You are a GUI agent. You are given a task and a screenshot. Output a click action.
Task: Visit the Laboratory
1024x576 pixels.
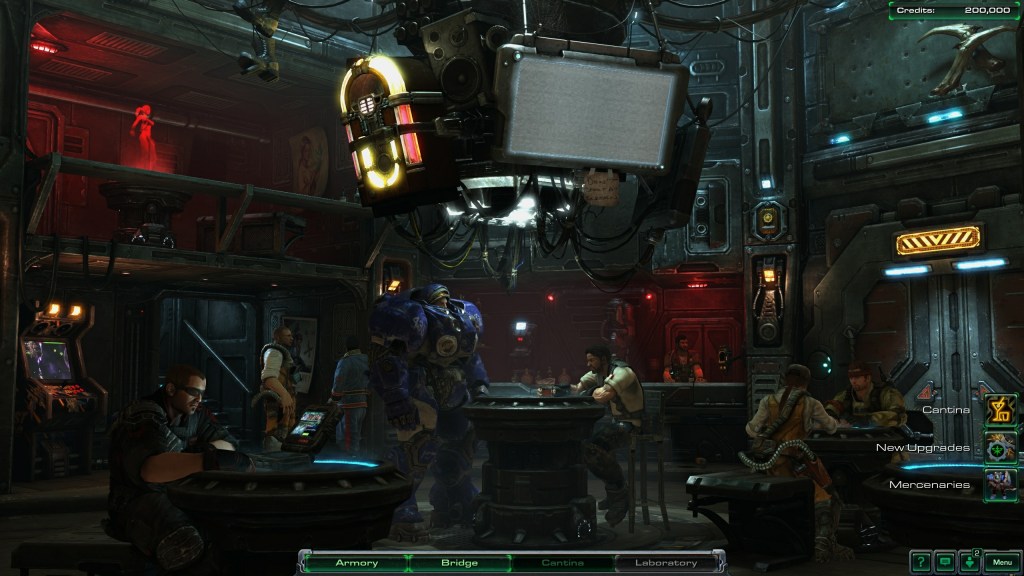(666, 563)
